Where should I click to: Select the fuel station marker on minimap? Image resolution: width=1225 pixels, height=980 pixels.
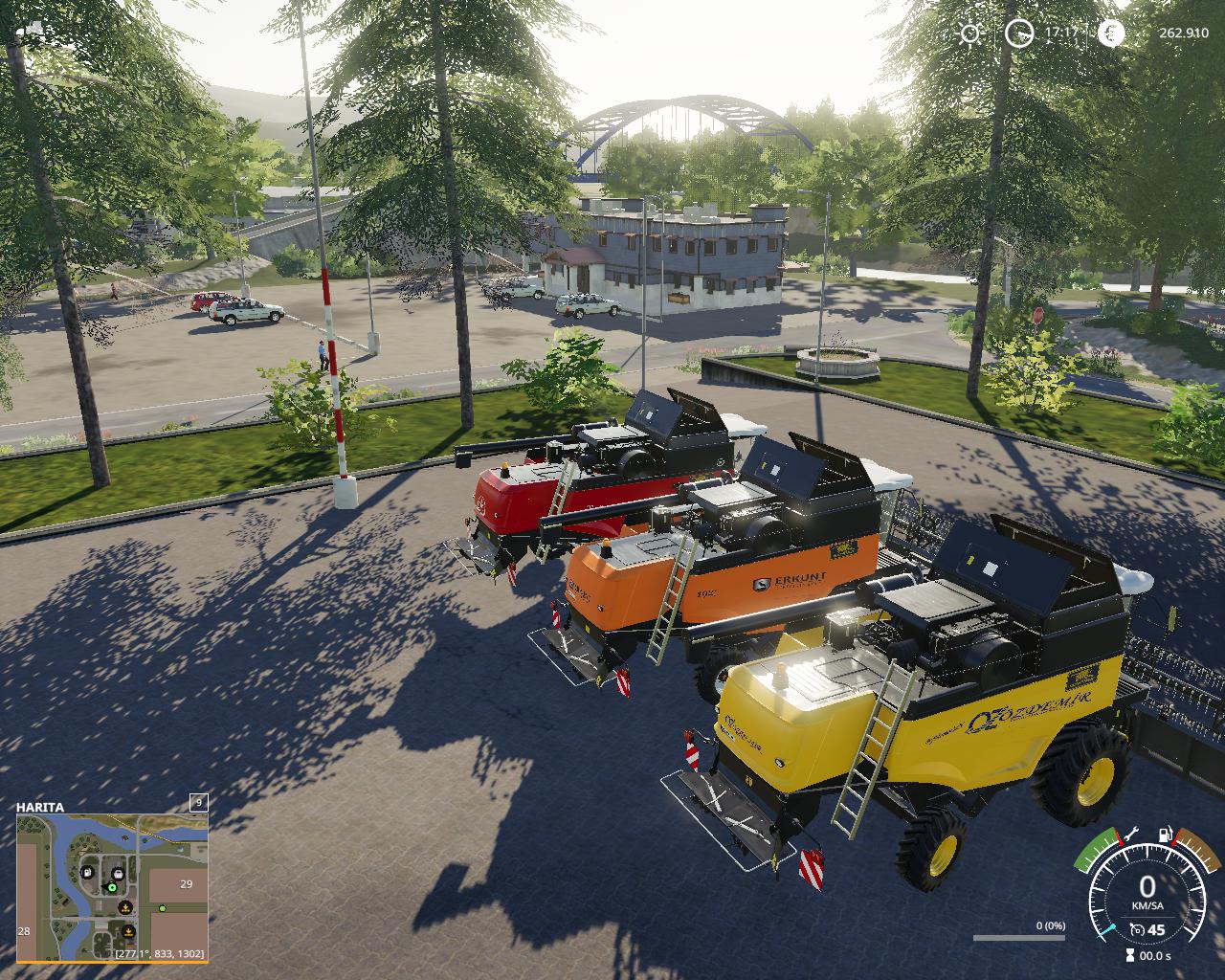pos(87,873)
